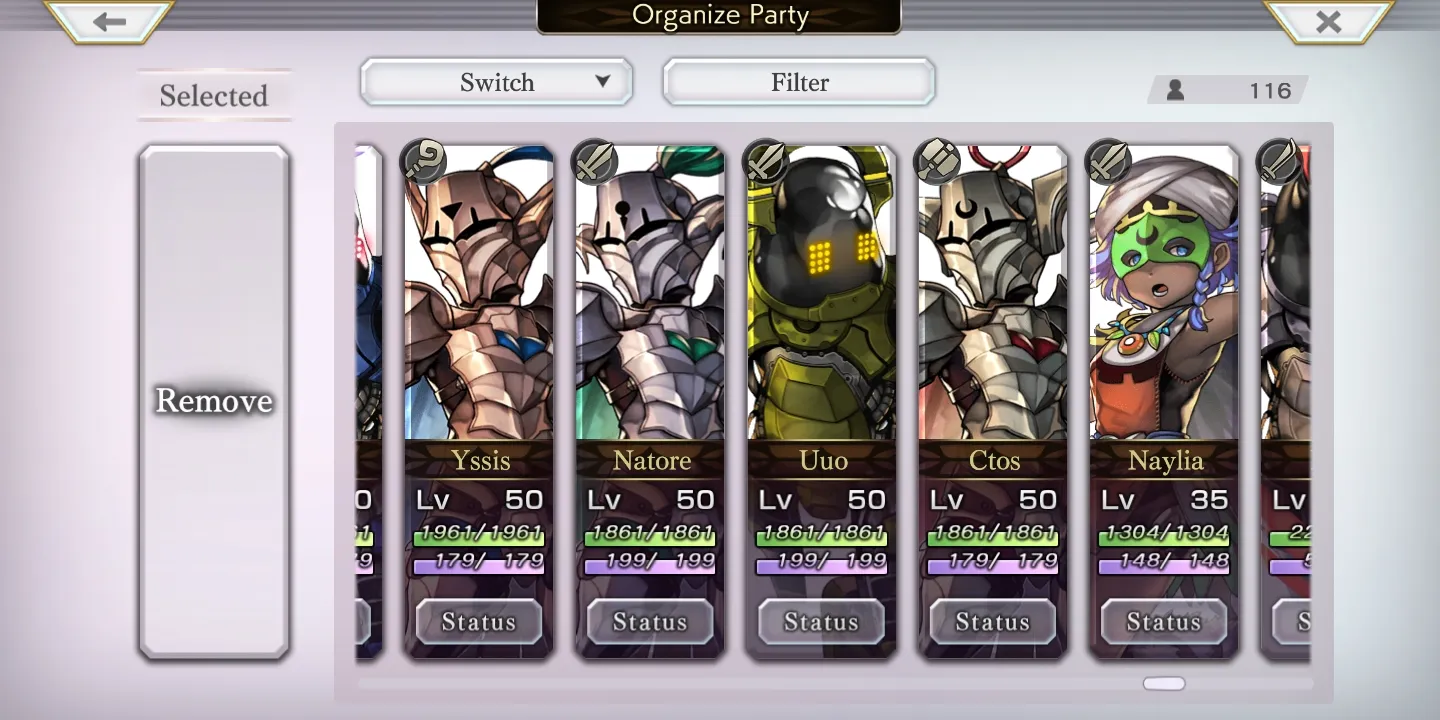
Task: Select Ctos from the roster
Action: (993, 300)
